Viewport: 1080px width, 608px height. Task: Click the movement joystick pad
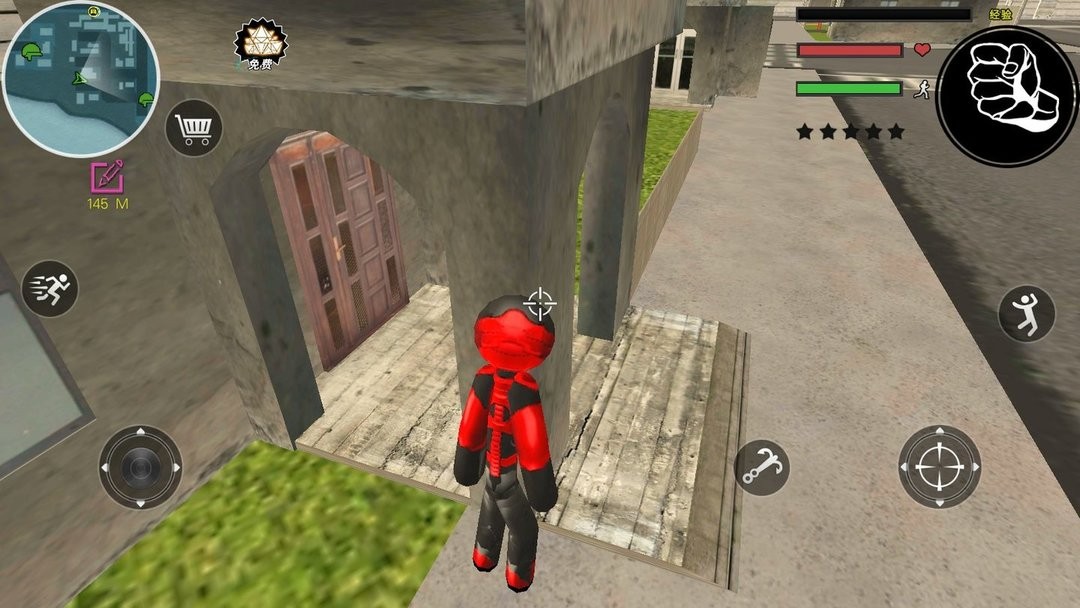click(x=140, y=467)
